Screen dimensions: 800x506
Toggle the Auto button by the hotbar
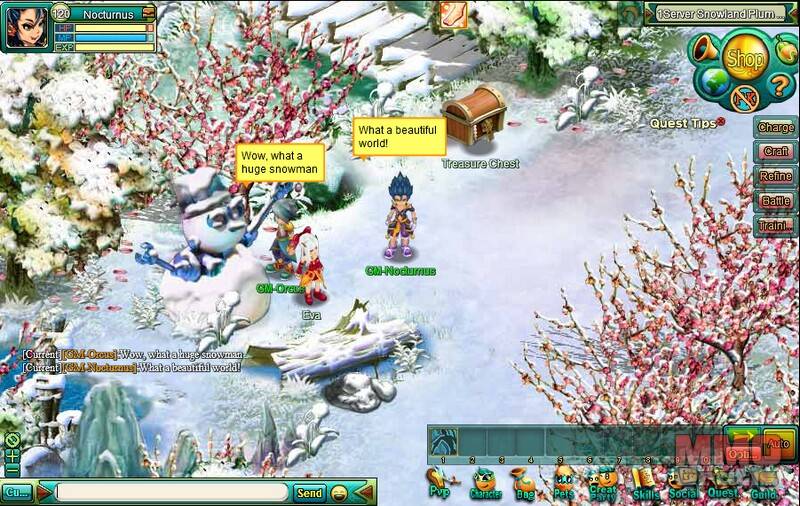tap(778, 443)
